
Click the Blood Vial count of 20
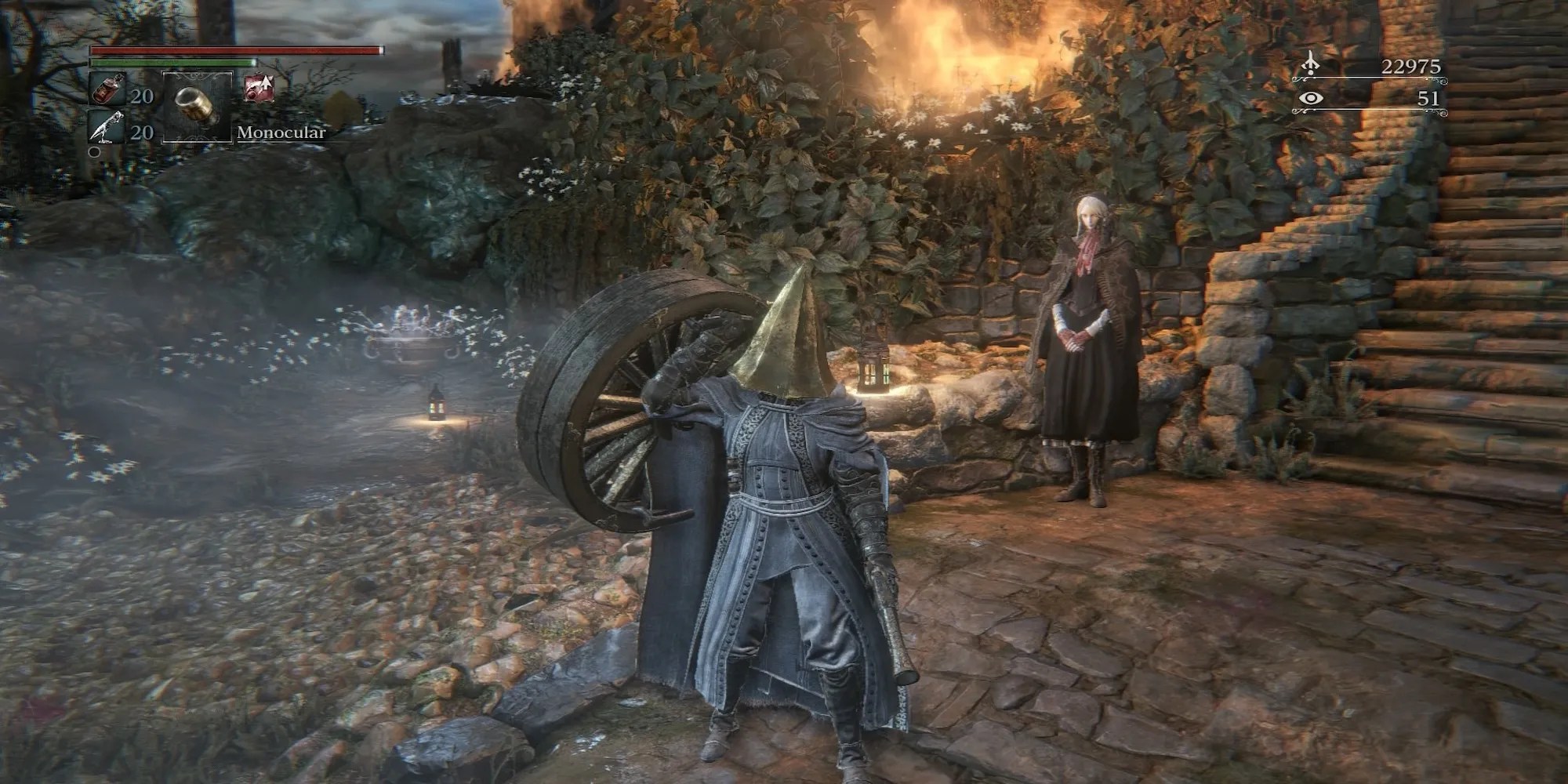(143, 96)
